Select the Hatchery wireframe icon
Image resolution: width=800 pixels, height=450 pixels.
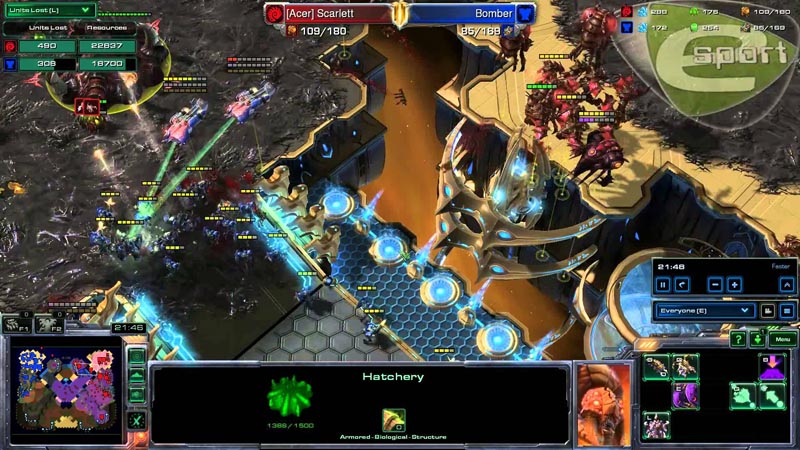[289, 397]
